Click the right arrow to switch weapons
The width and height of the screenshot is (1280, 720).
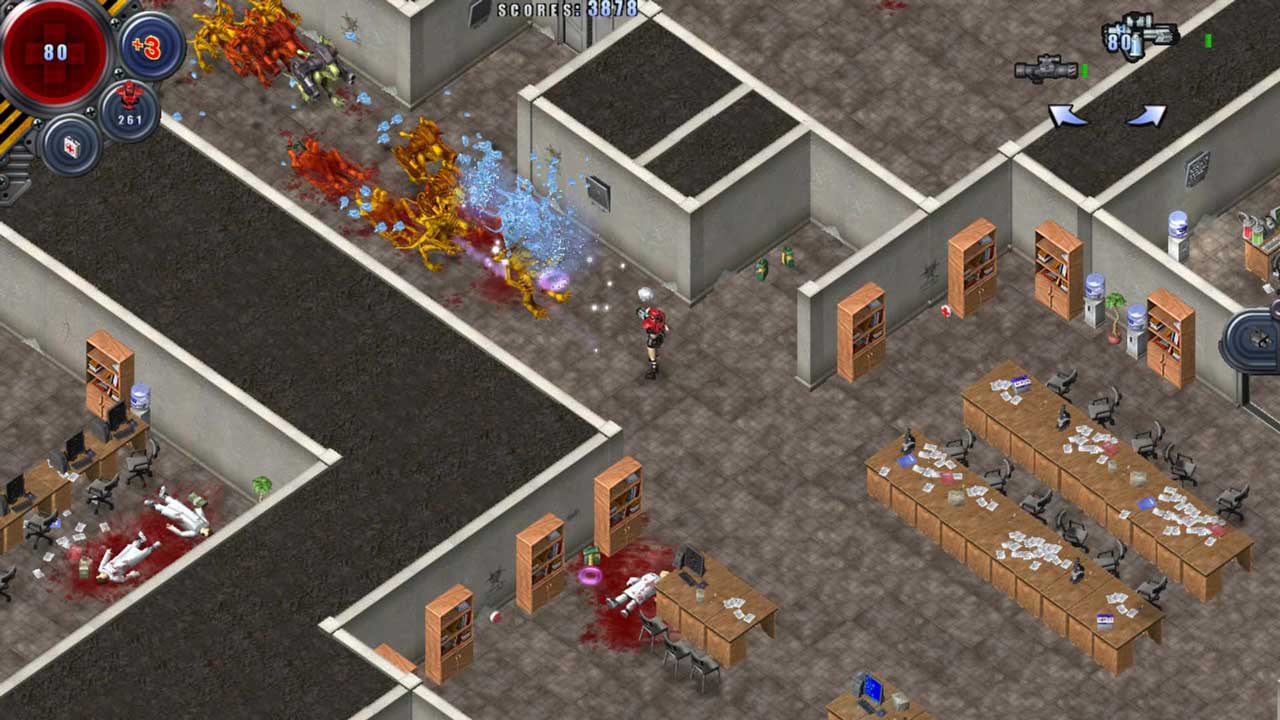click(x=1144, y=113)
